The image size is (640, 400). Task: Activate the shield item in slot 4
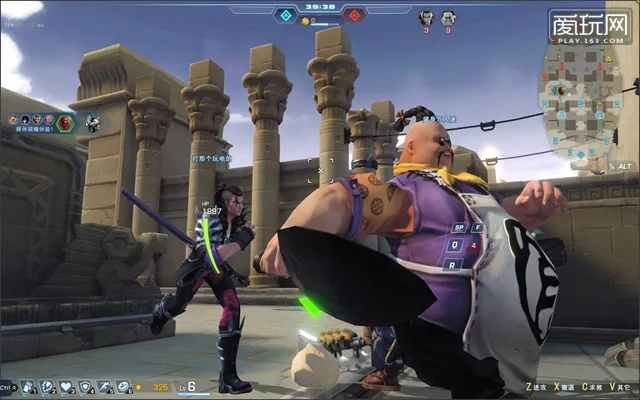click(86, 386)
